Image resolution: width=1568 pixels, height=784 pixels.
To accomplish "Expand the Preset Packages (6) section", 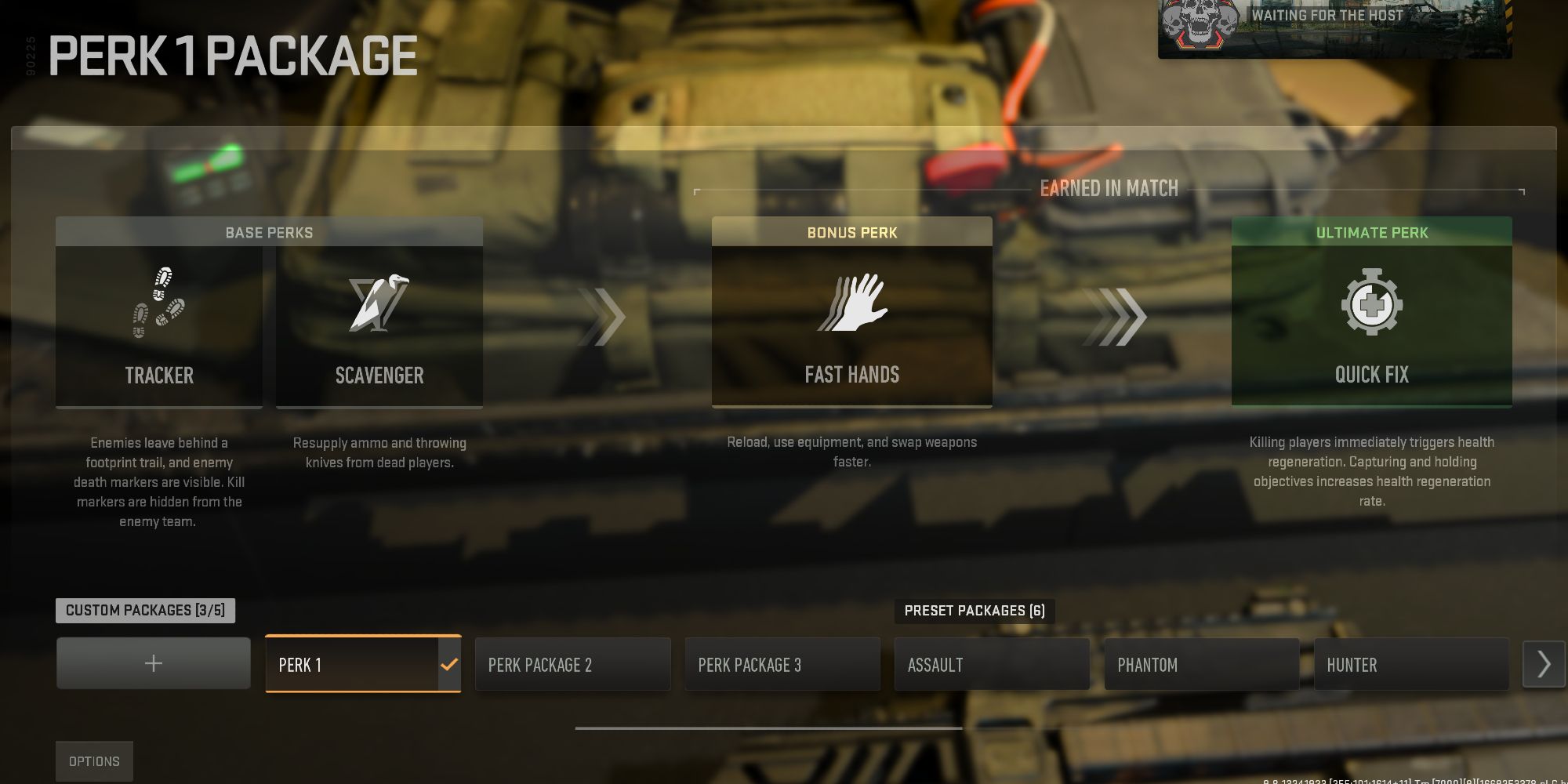I will pos(975,611).
